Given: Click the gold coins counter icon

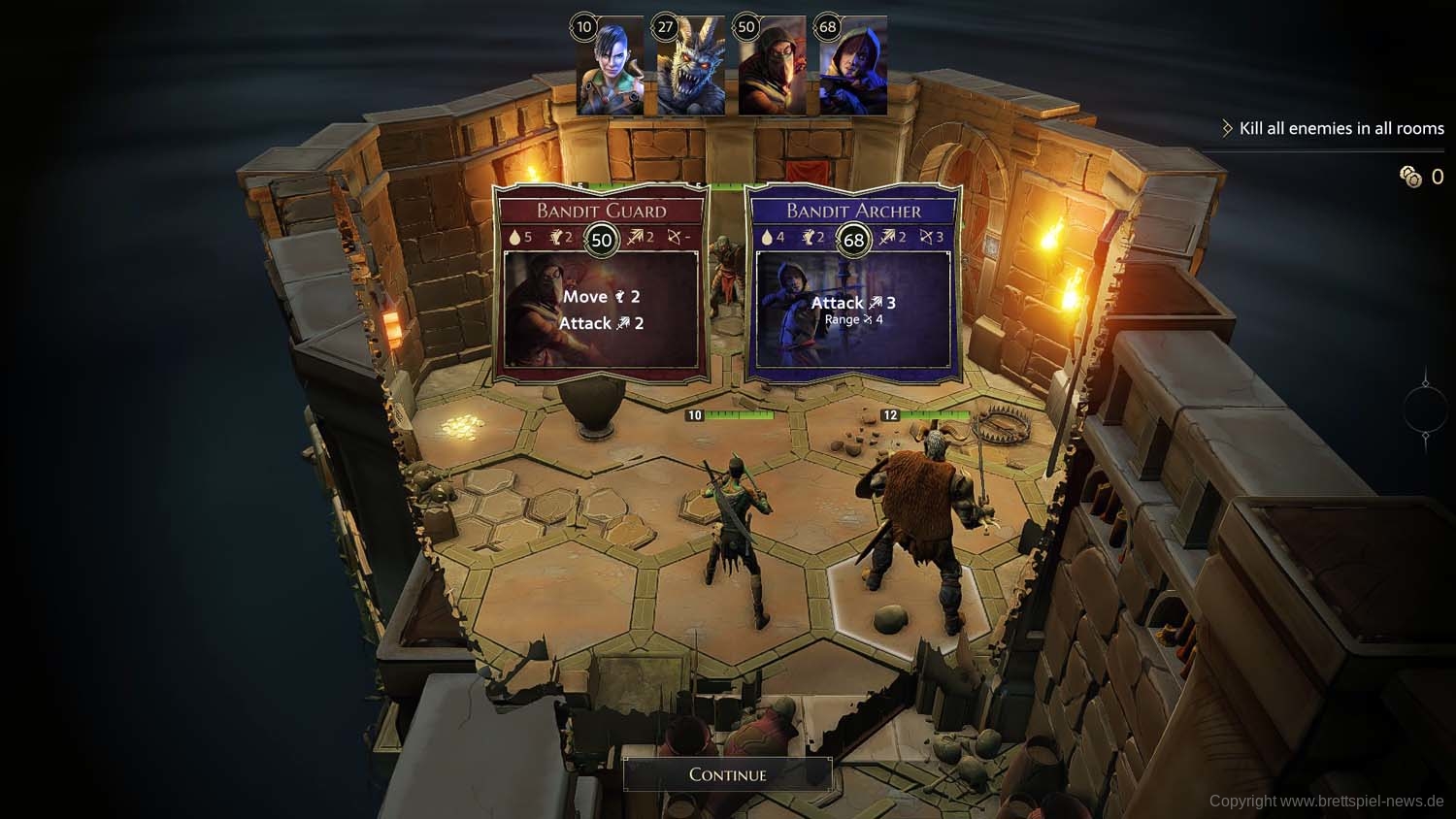Looking at the screenshot, I should click(x=1410, y=177).
